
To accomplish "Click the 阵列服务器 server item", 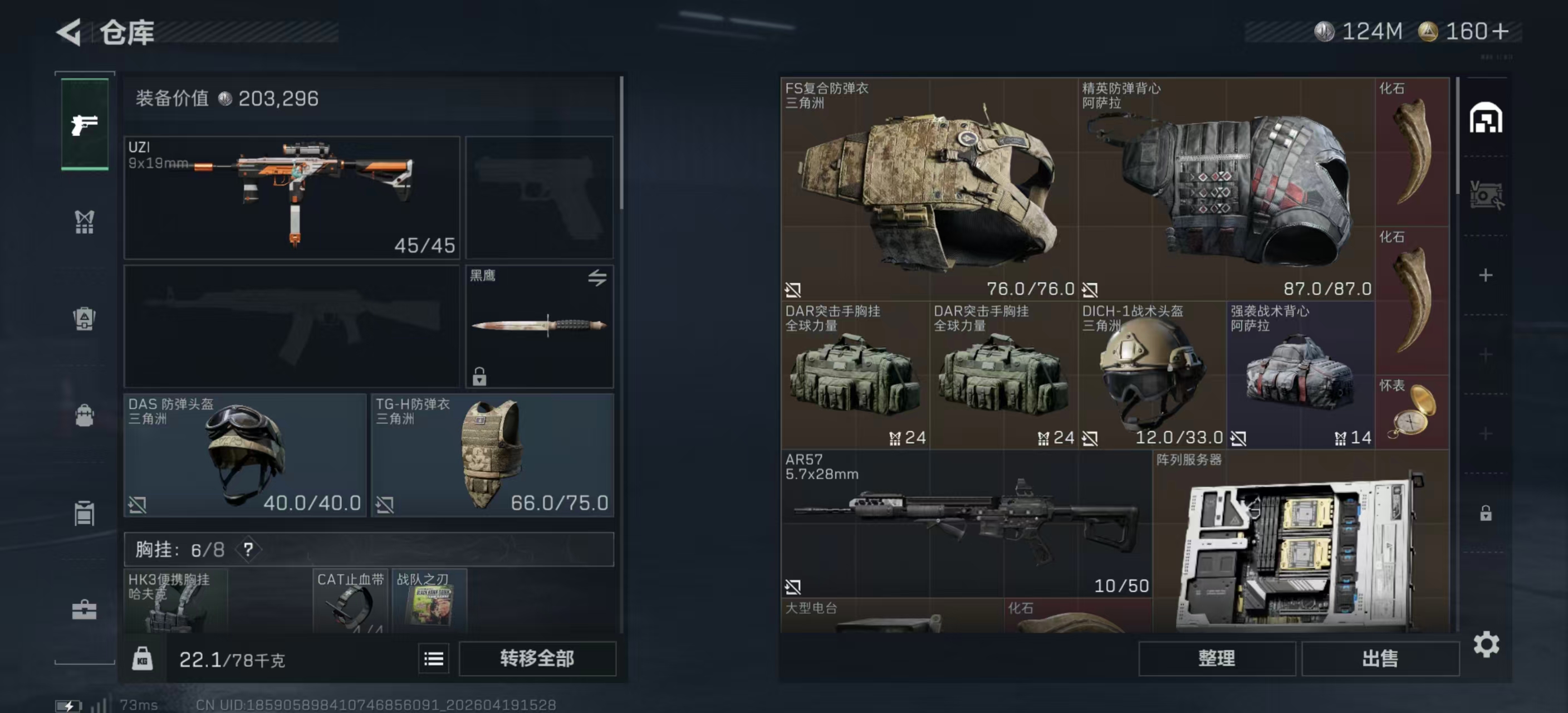I will point(1300,542).
